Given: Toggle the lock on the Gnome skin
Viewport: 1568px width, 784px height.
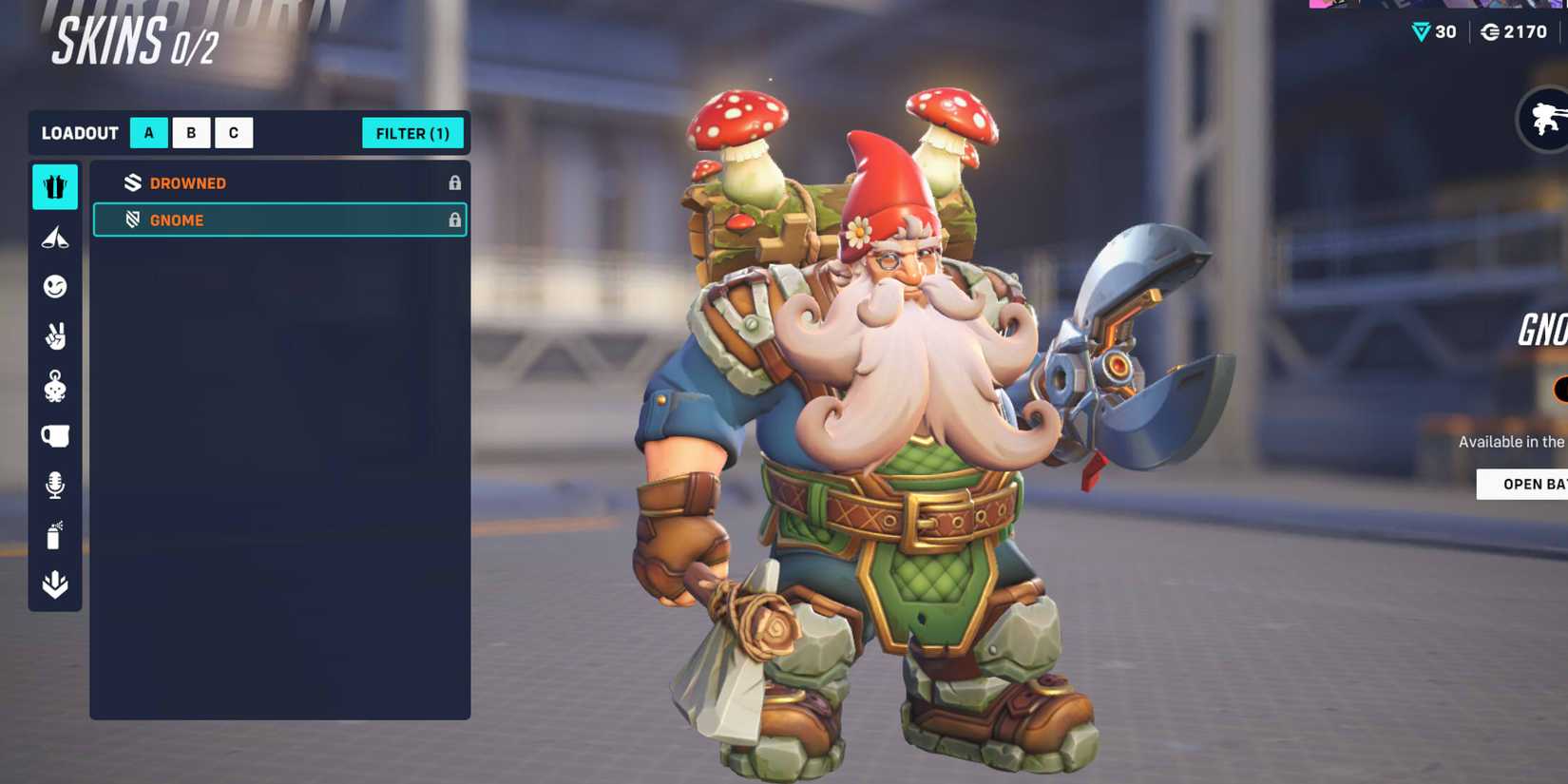Looking at the screenshot, I should (455, 220).
